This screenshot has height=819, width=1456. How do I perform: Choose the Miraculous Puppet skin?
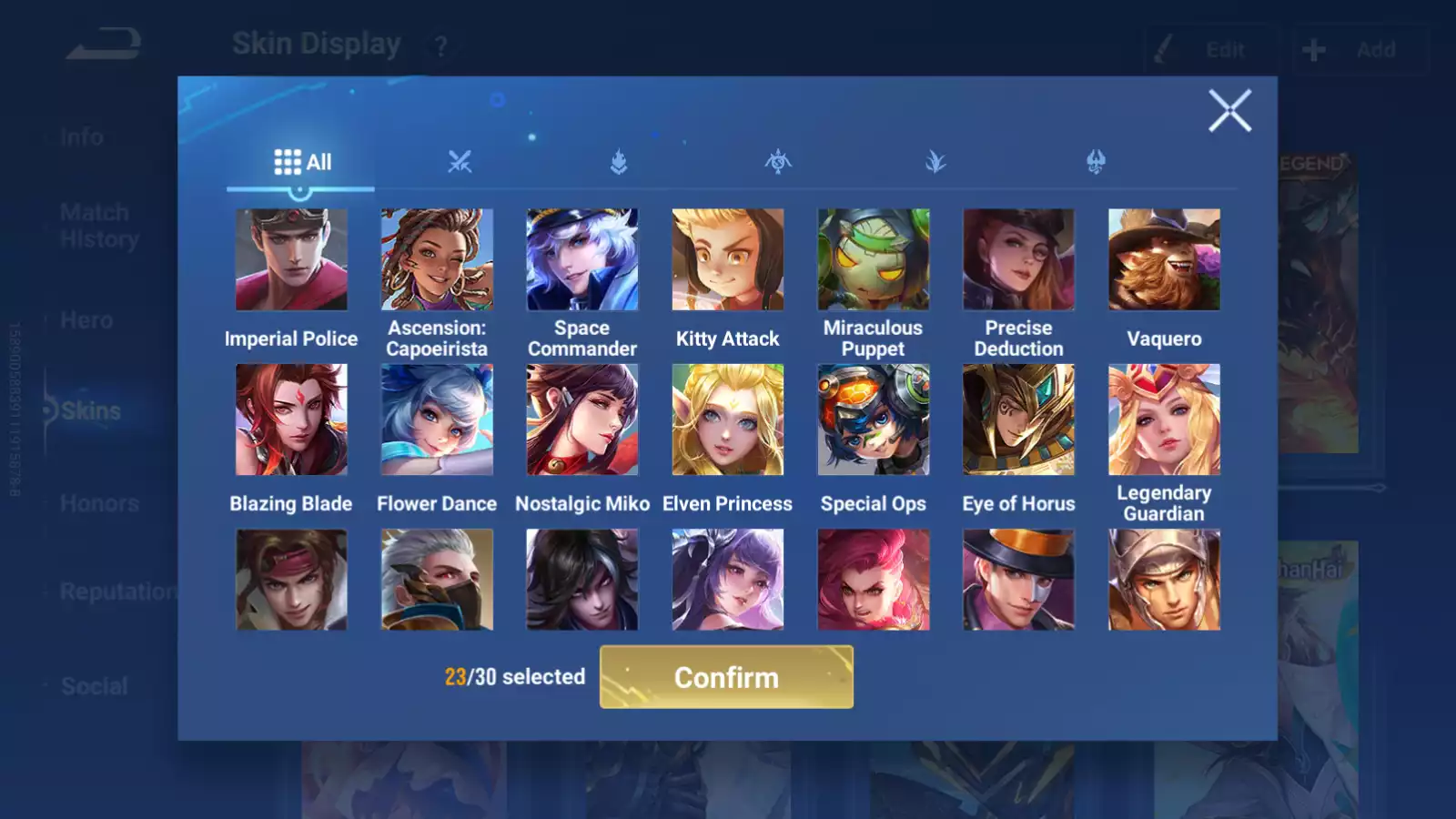click(x=874, y=260)
